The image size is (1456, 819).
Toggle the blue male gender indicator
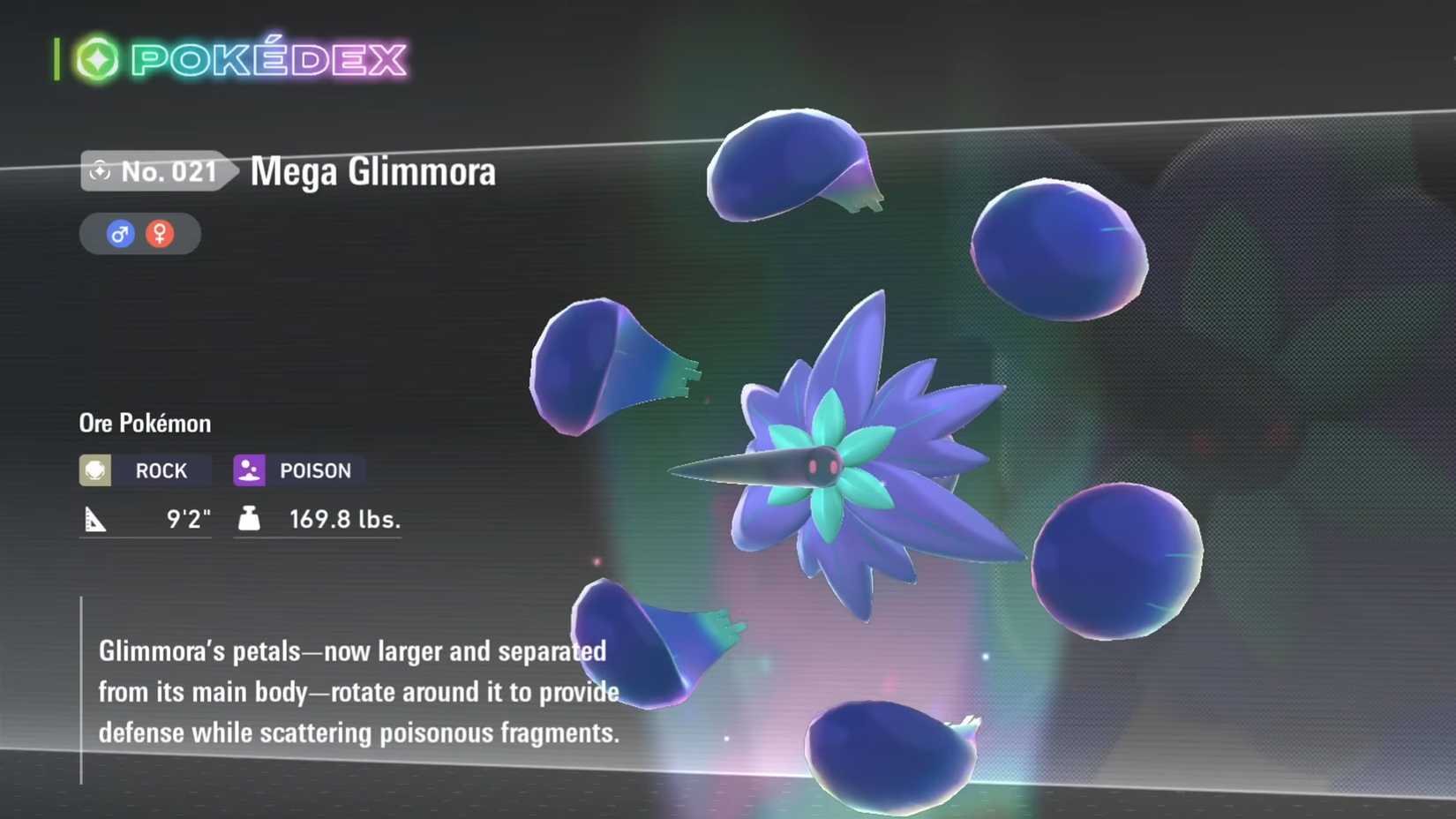click(x=120, y=233)
